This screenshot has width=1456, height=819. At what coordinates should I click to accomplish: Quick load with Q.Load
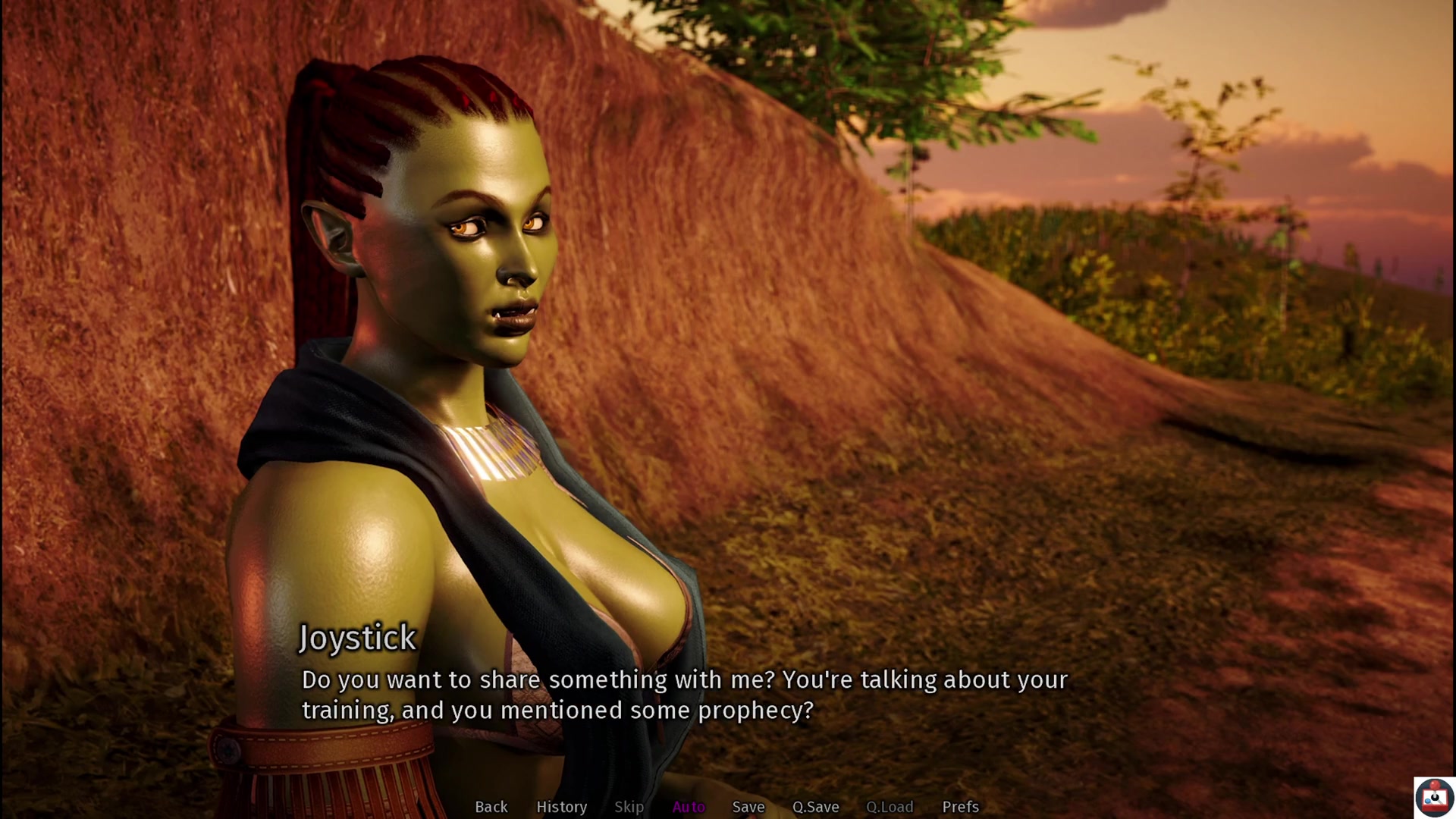890,807
